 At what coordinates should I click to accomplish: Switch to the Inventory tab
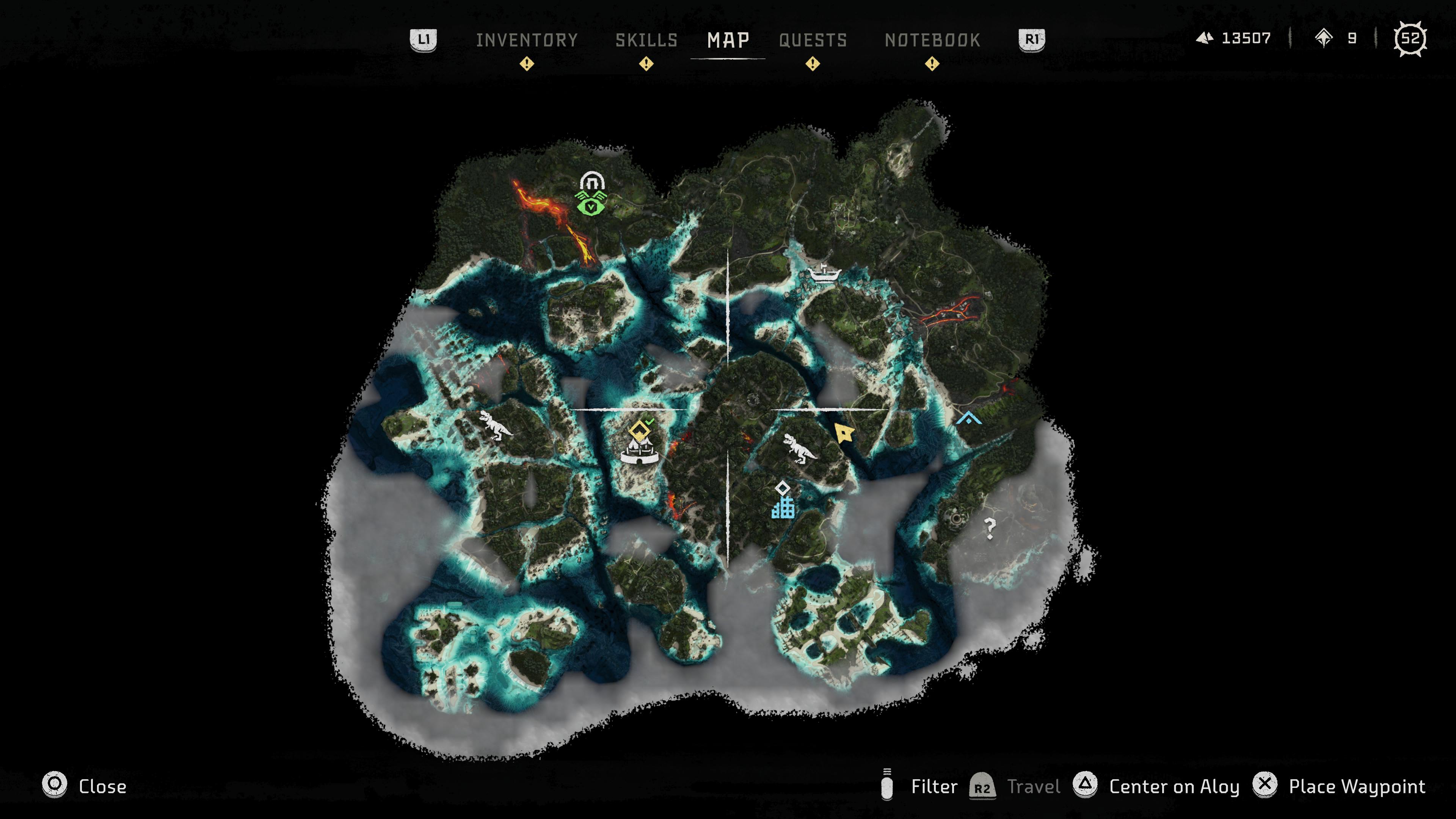527,40
